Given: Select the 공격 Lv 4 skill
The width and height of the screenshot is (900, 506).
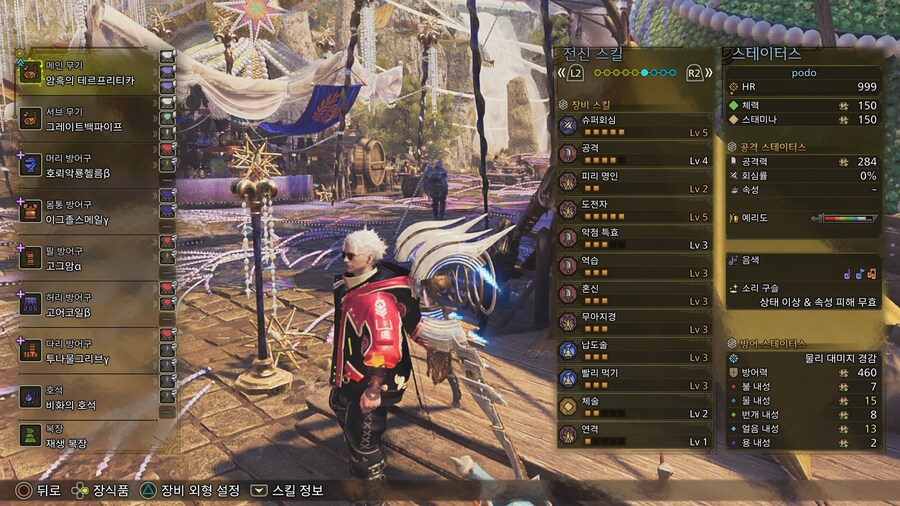Looking at the screenshot, I should (x=635, y=153).
